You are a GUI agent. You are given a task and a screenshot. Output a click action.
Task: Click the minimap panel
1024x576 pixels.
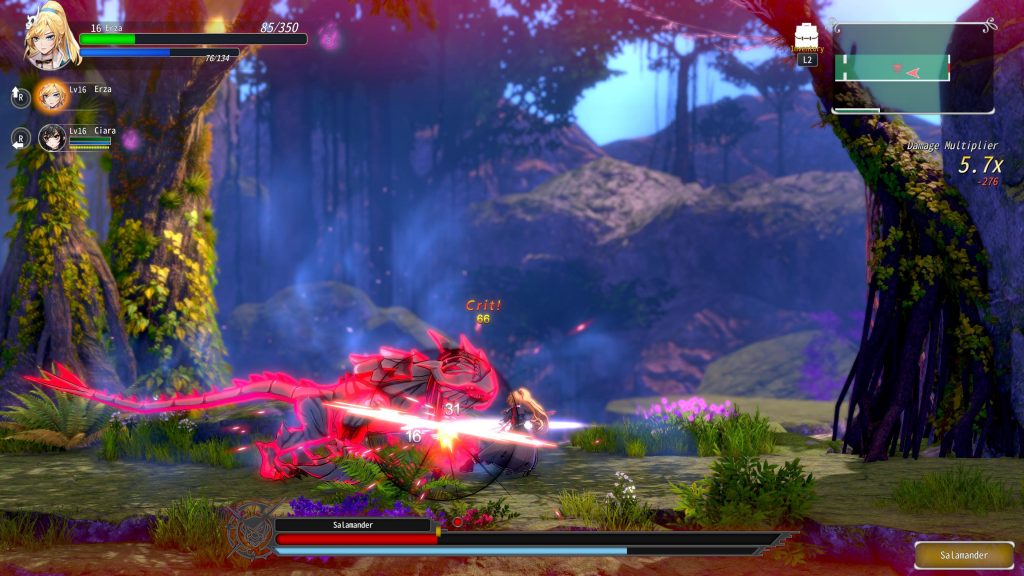(913, 68)
